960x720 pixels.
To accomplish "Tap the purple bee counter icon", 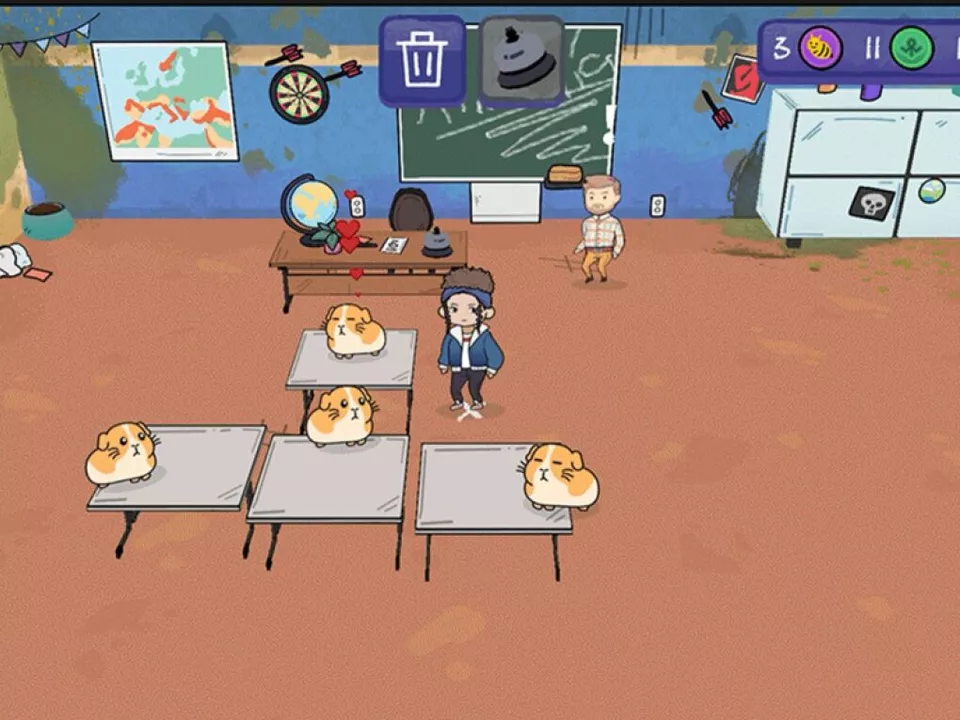I will point(820,48).
